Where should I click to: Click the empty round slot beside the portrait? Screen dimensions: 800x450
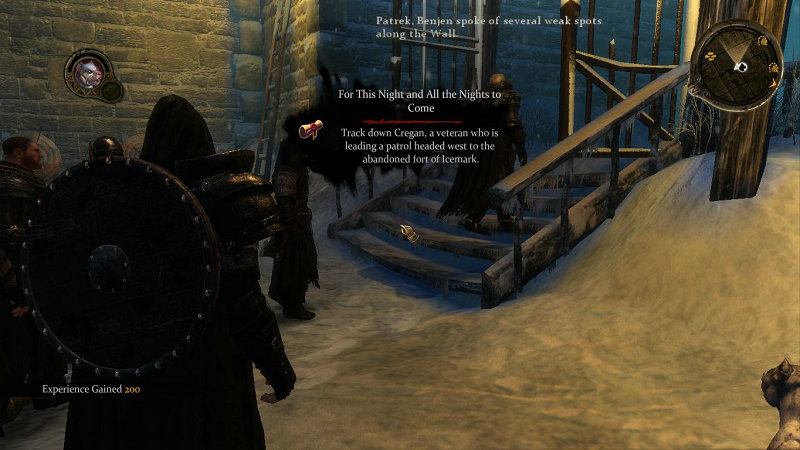(x=111, y=92)
